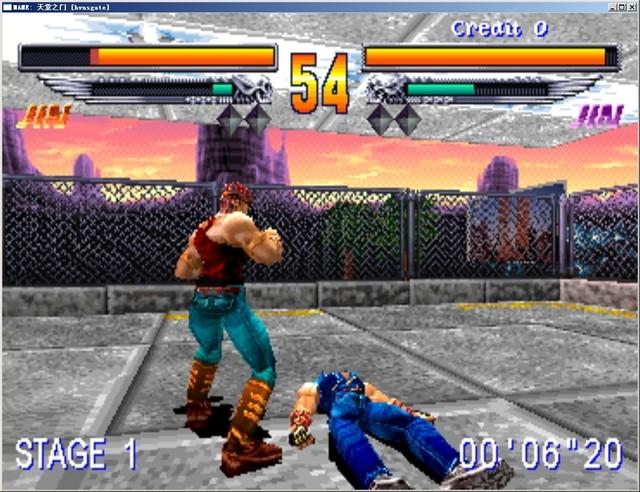This screenshot has height=492, width=640.
Task: Close the MAME window
Action: pos(632,6)
